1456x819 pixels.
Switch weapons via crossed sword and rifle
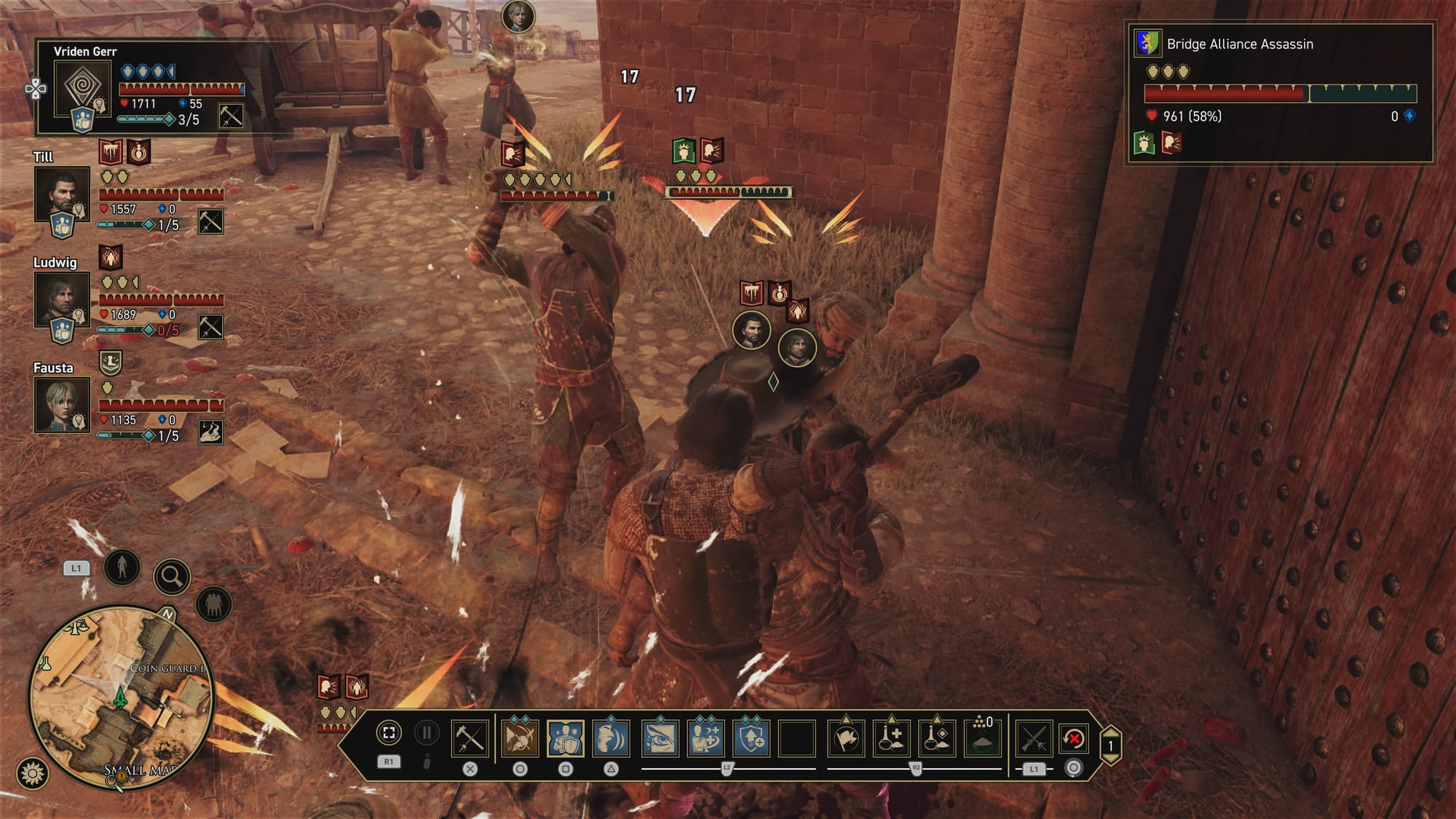coord(1034,738)
